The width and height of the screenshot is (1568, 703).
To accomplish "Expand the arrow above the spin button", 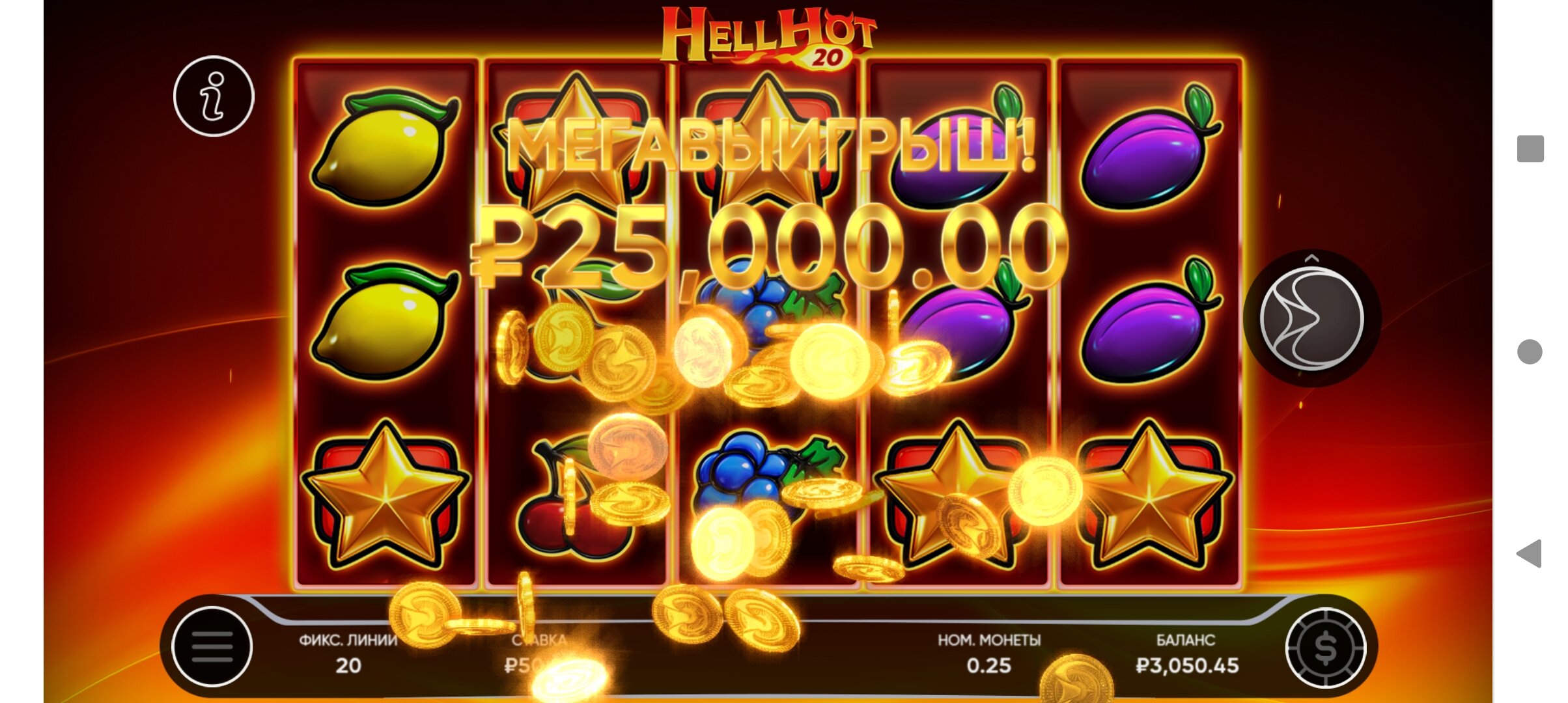I will 1311,258.
